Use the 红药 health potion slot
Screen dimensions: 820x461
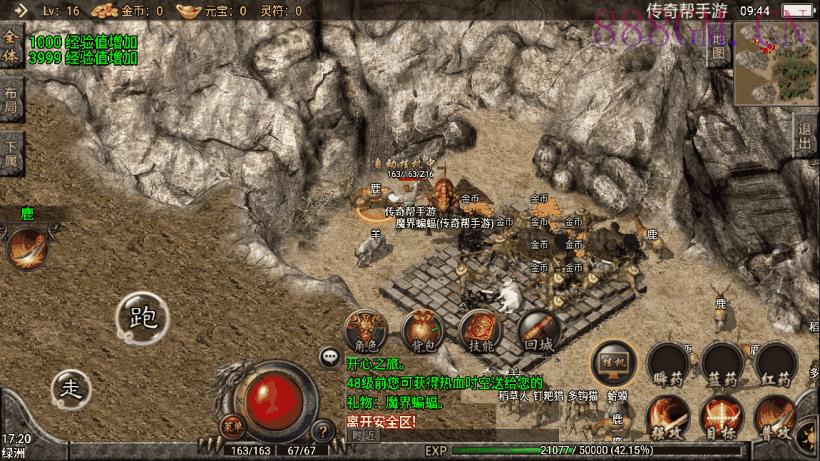pos(776,366)
